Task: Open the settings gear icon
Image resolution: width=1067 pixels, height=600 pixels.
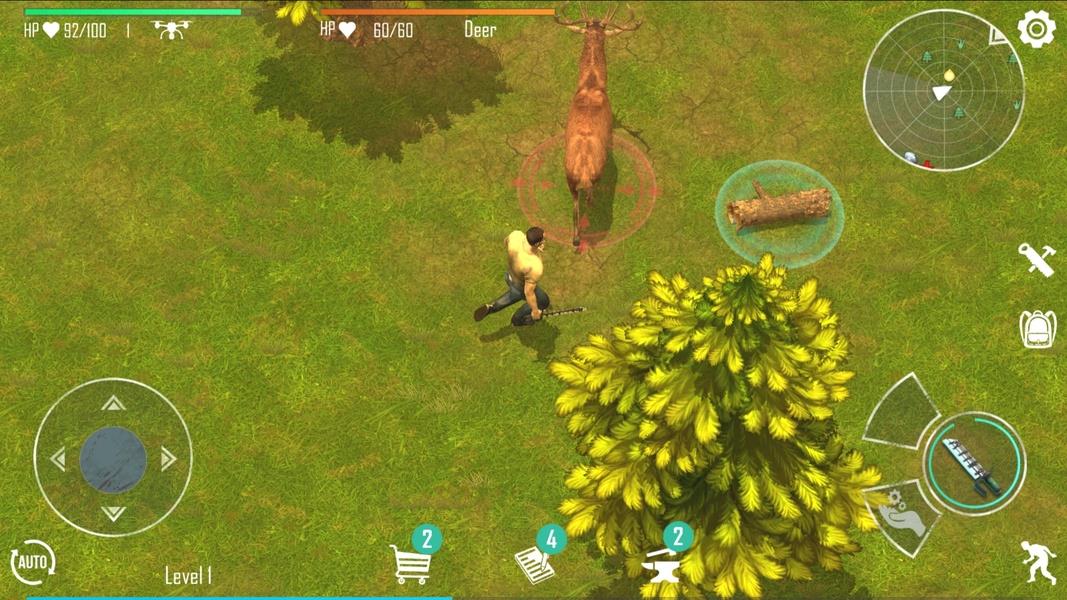Action: pyautogui.click(x=1036, y=30)
